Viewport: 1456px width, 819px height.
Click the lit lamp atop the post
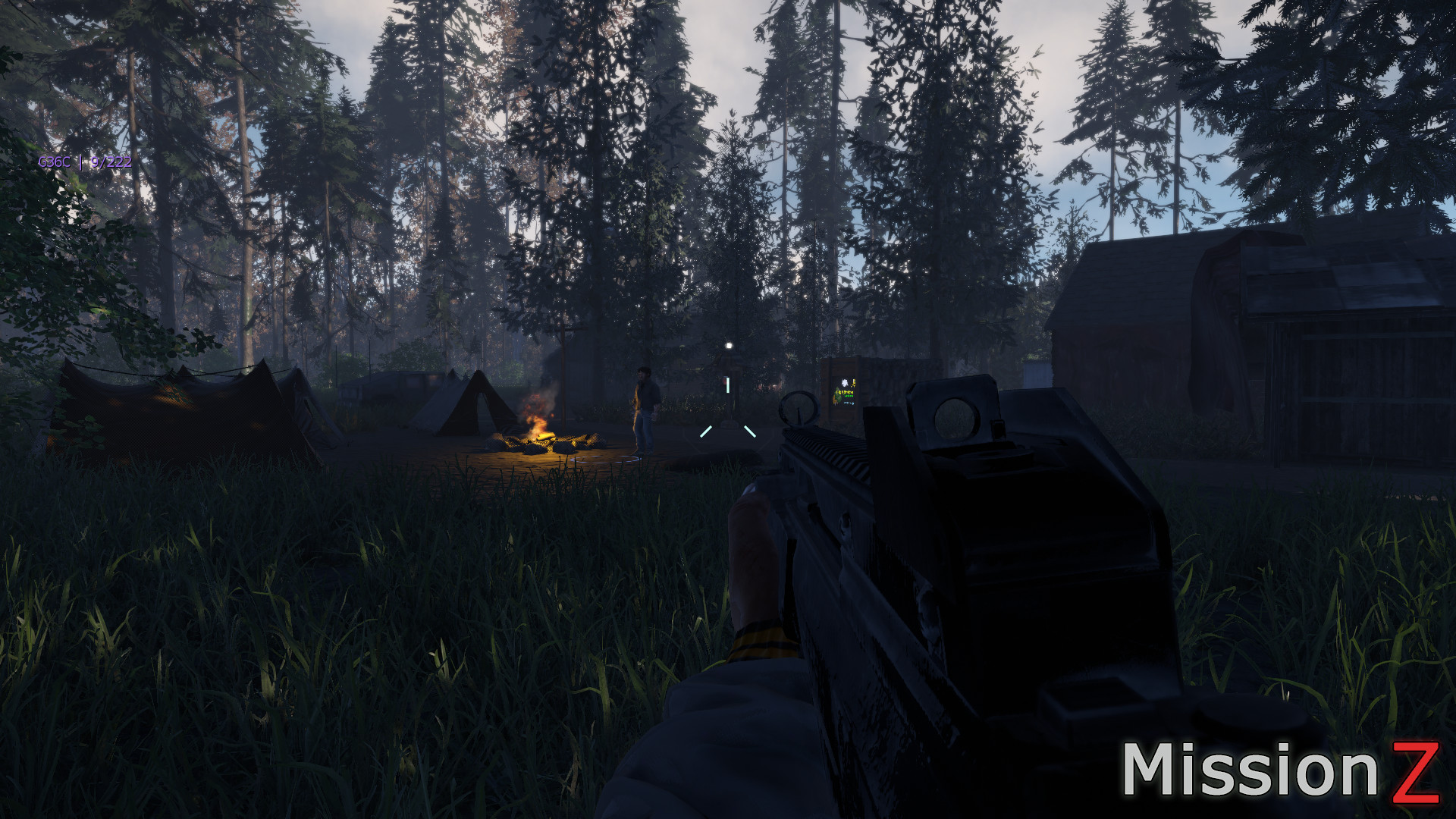pyautogui.click(x=729, y=345)
